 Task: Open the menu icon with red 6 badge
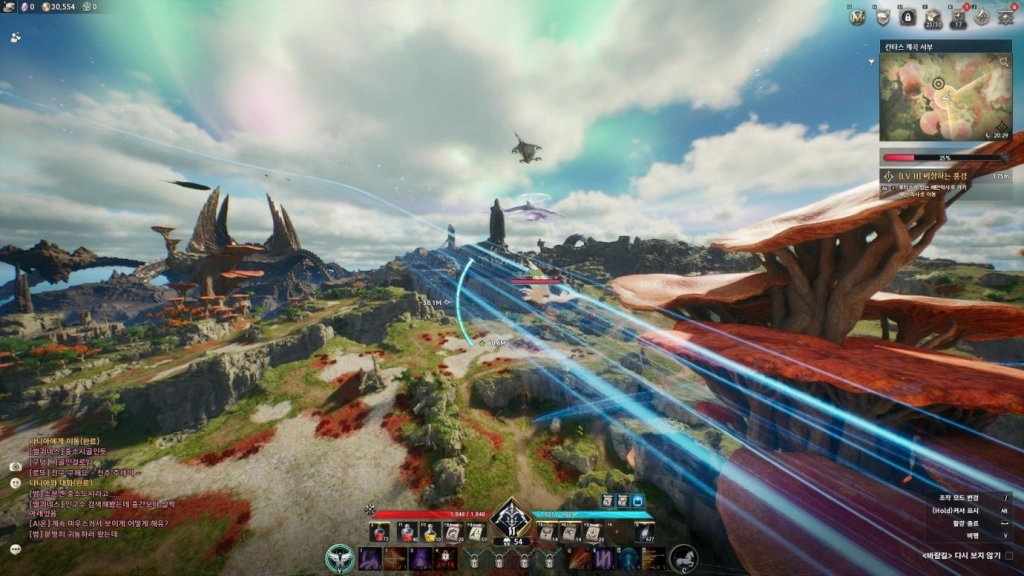click(x=1006, y=16)
